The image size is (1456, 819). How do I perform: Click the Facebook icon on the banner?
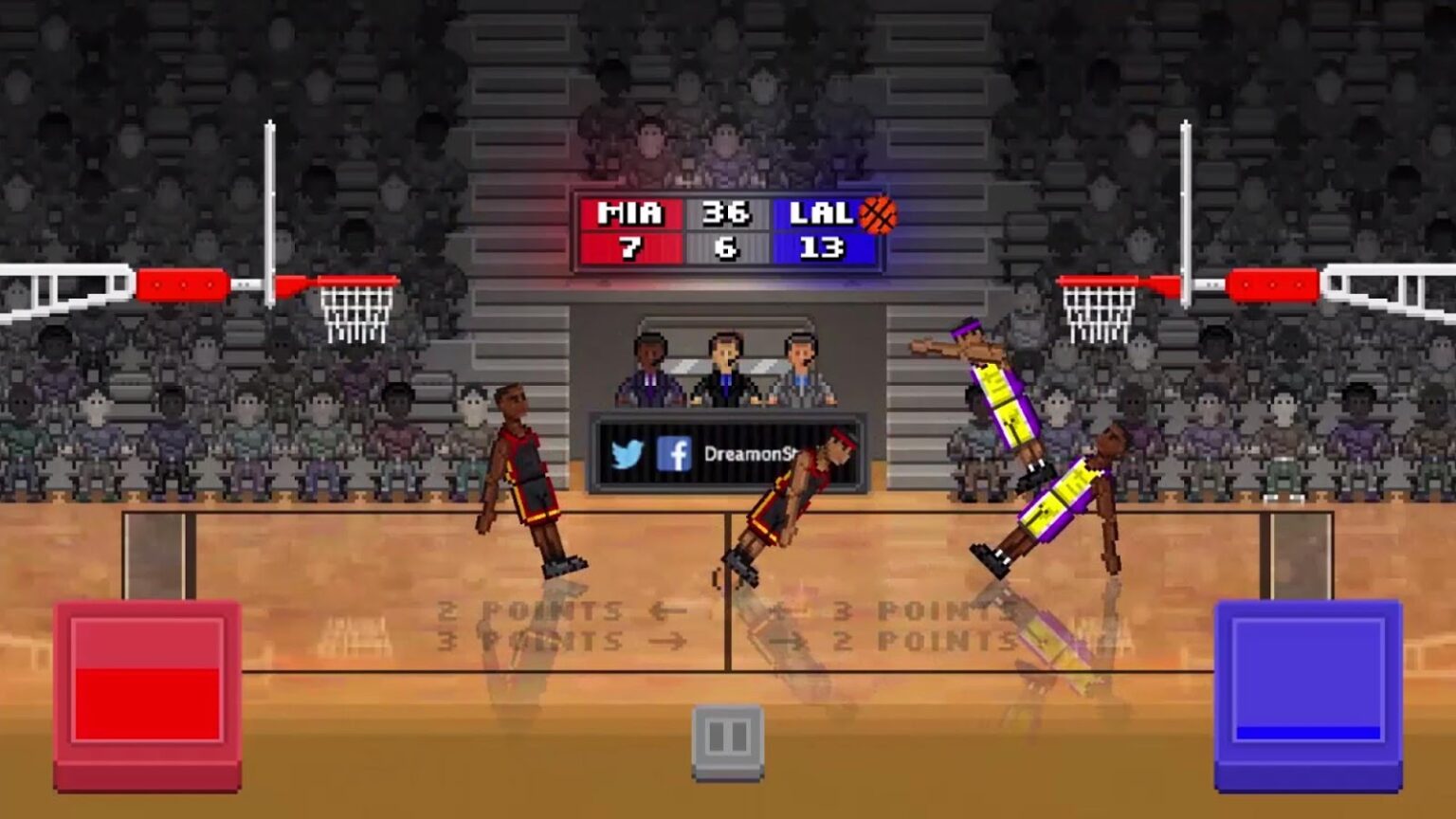click(x=675, y=455)
